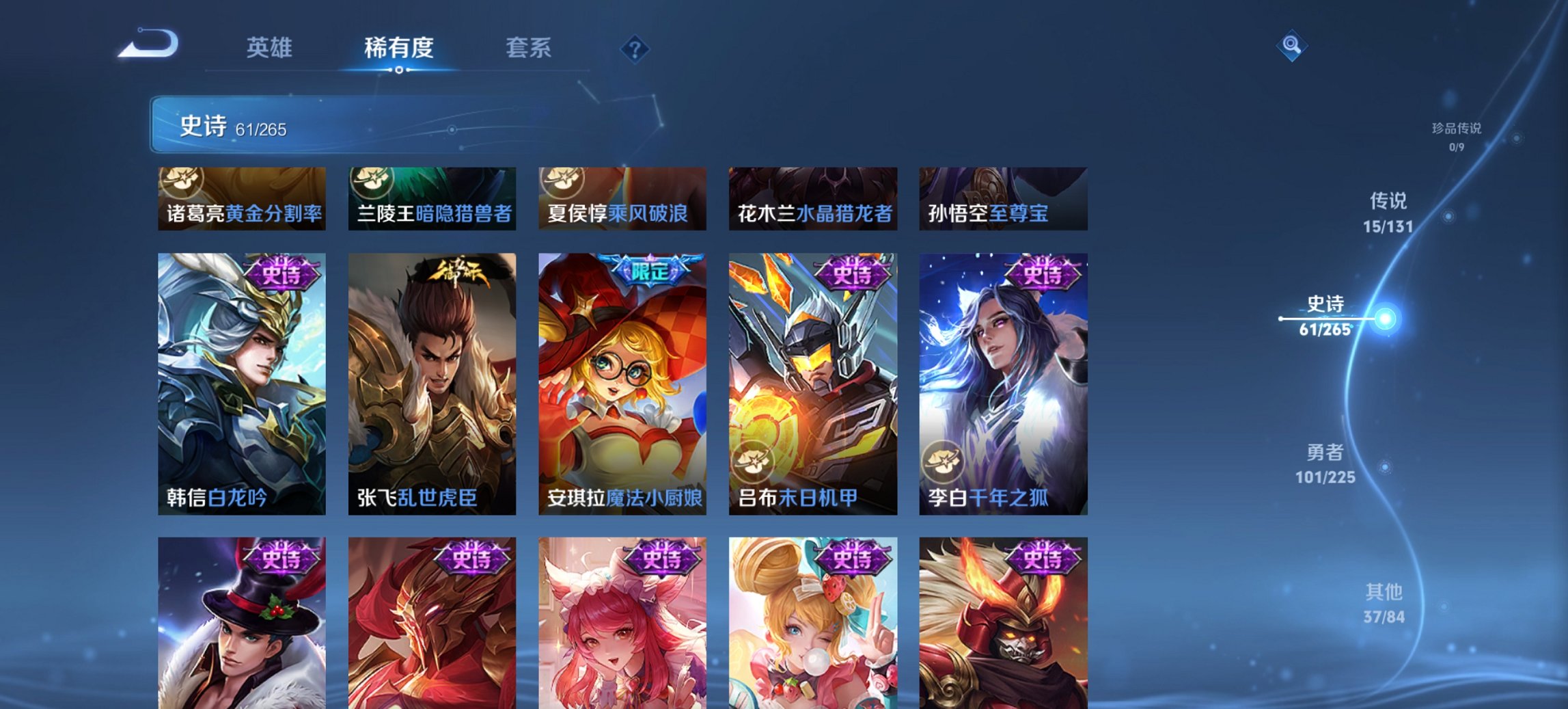Click the help question mark icon
Viewport: 1568px width, 709px height.
pyautogui.click(x=634, y=48)
